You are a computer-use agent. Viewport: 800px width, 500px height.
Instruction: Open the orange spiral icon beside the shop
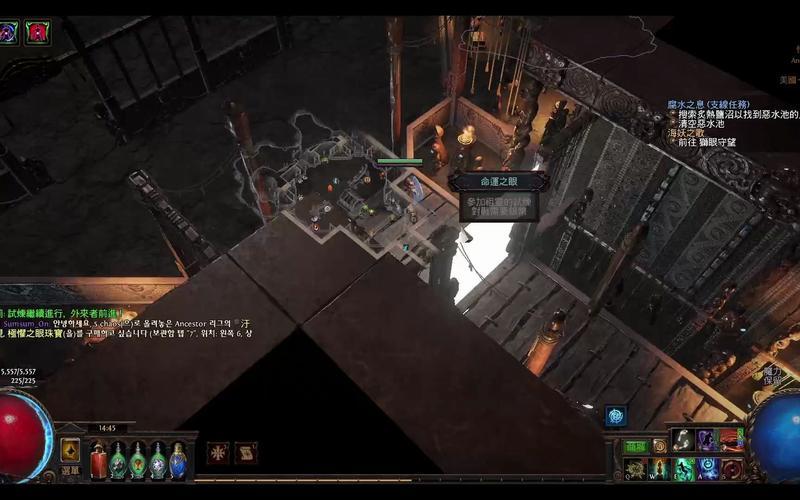pos(660,446)
